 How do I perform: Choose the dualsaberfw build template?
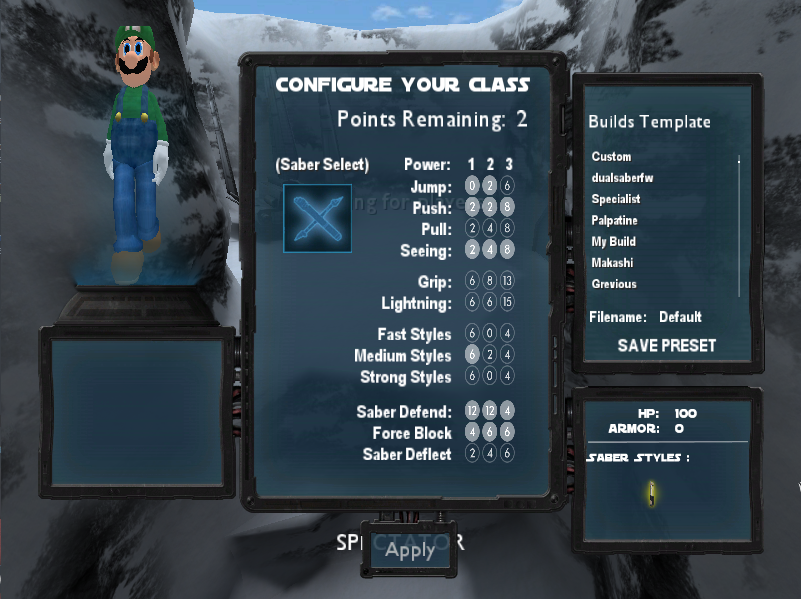click(x=622, y=178)
